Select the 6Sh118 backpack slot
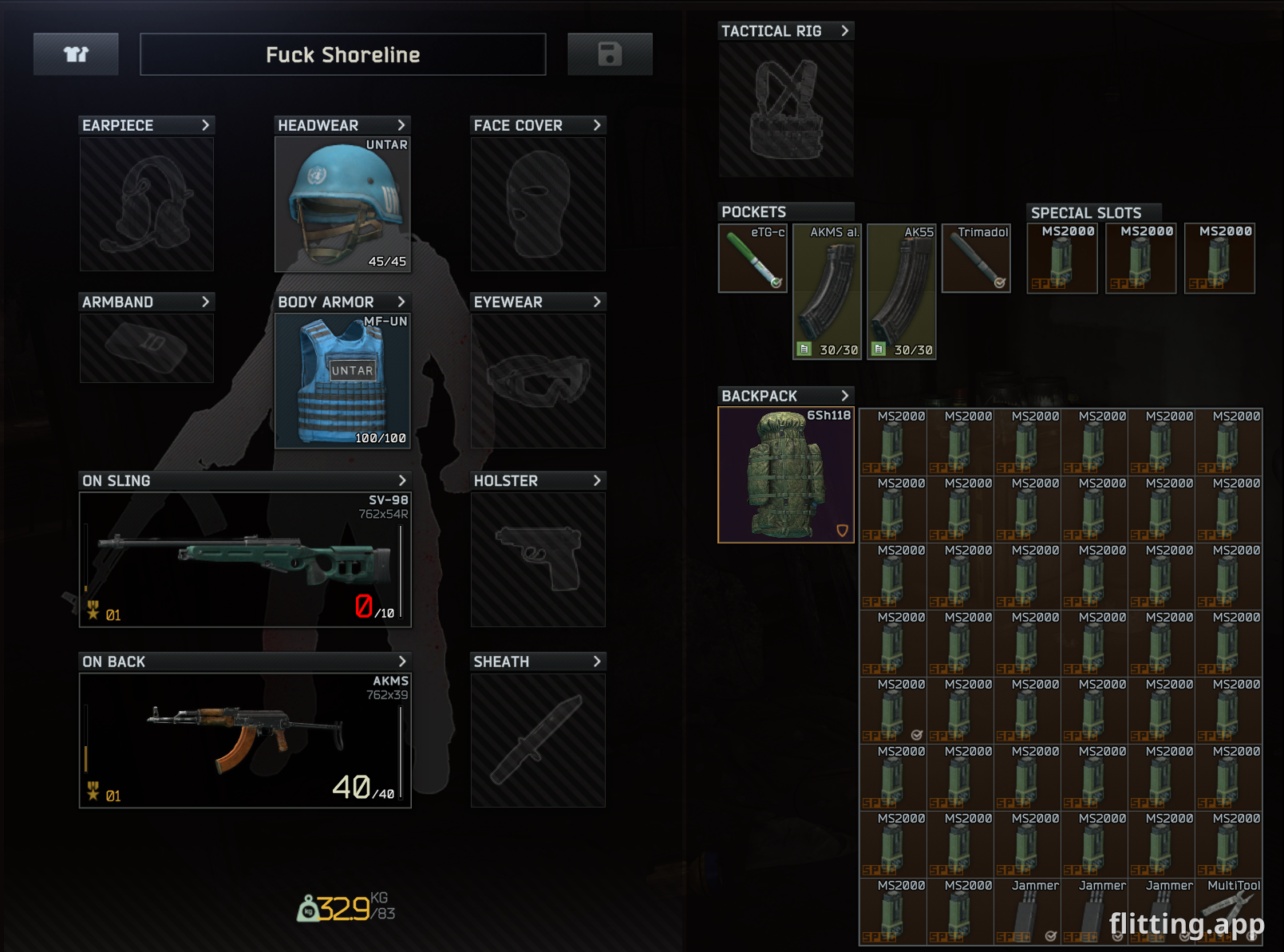The width and height of the screenshot is (1284, 952). (786, 475)
